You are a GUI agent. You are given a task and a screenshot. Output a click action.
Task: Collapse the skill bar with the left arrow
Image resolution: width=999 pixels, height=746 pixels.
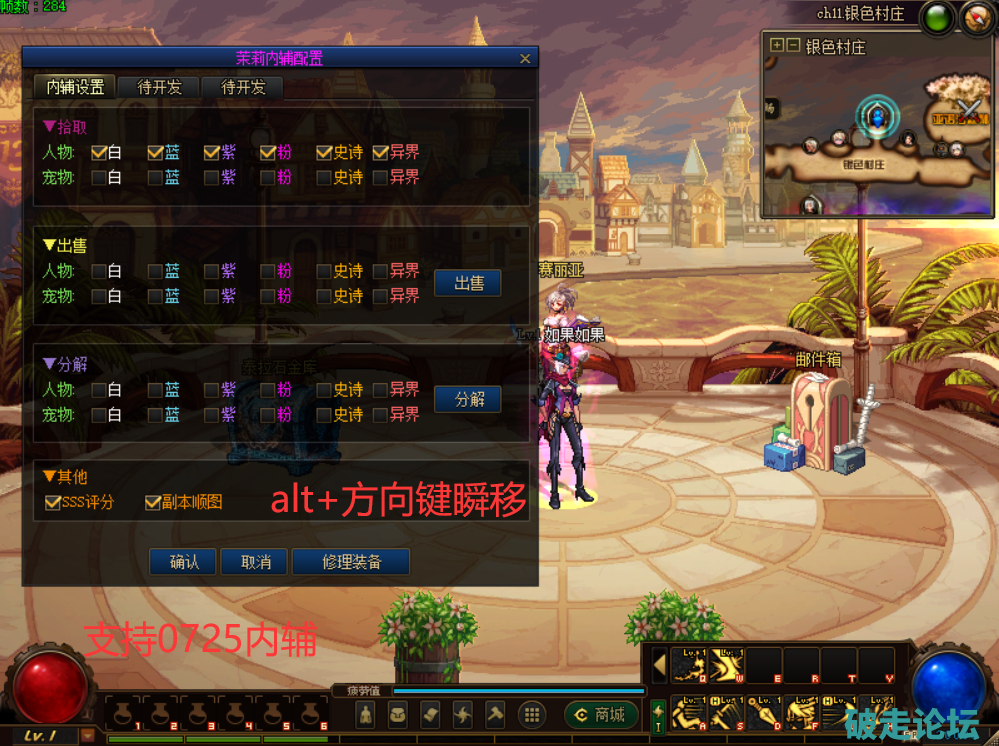[659, 664]
